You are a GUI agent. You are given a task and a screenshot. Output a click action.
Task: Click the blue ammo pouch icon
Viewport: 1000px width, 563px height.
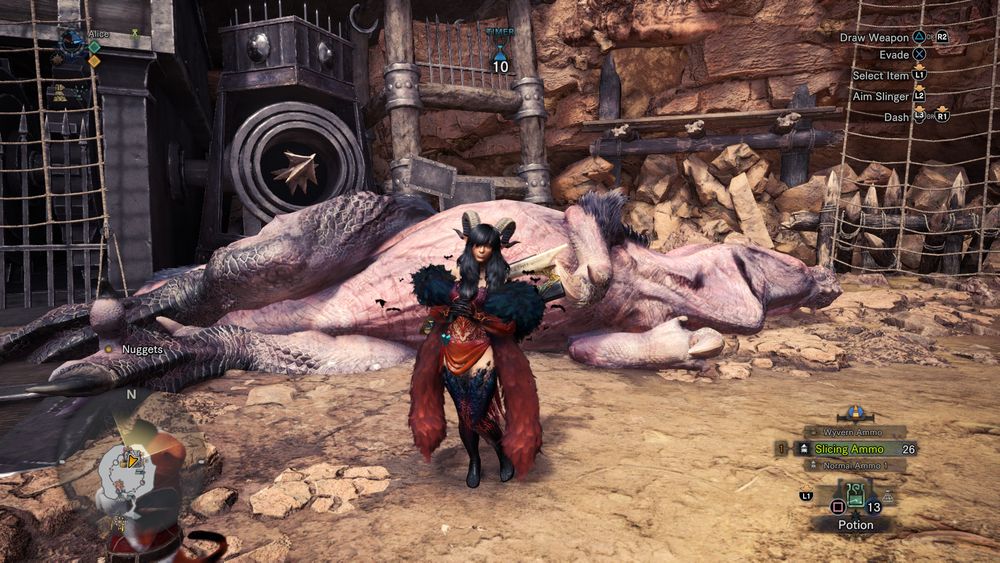(855, 412)
